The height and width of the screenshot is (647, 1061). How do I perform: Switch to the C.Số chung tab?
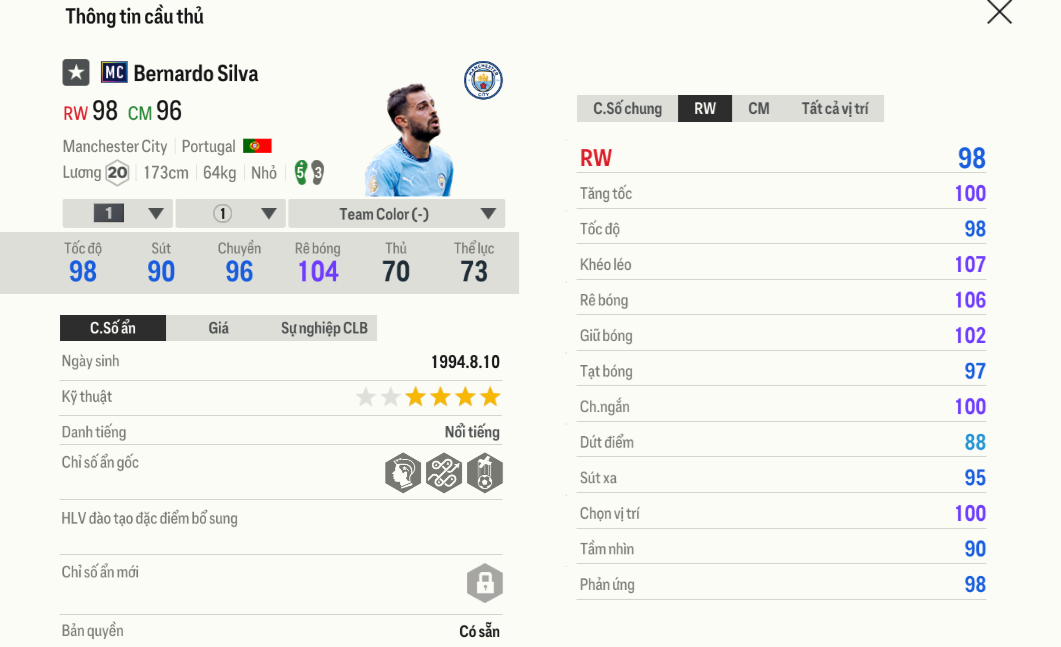(x=627, y=109)
